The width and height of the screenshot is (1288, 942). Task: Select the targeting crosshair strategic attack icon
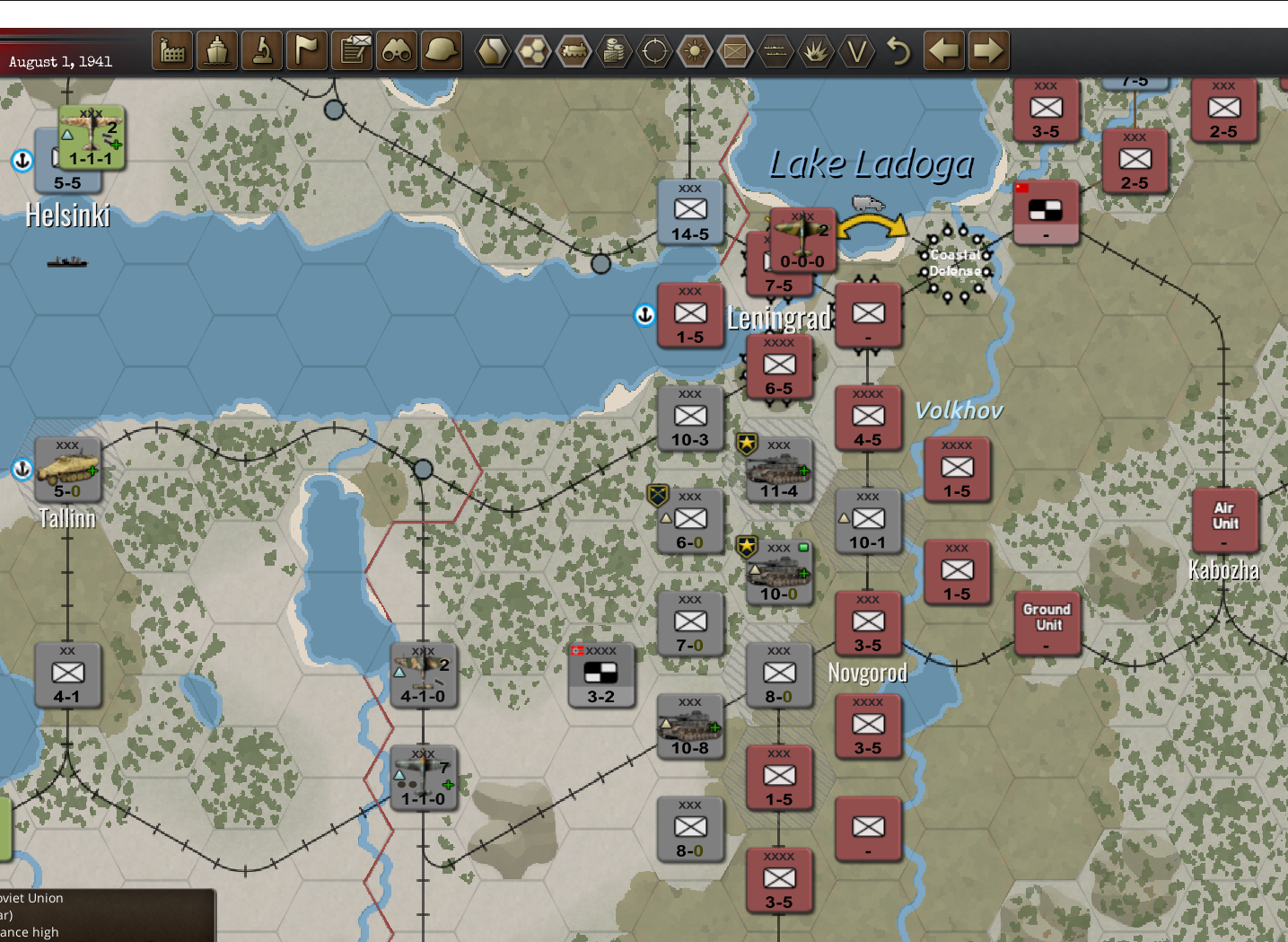pos(654,51)
